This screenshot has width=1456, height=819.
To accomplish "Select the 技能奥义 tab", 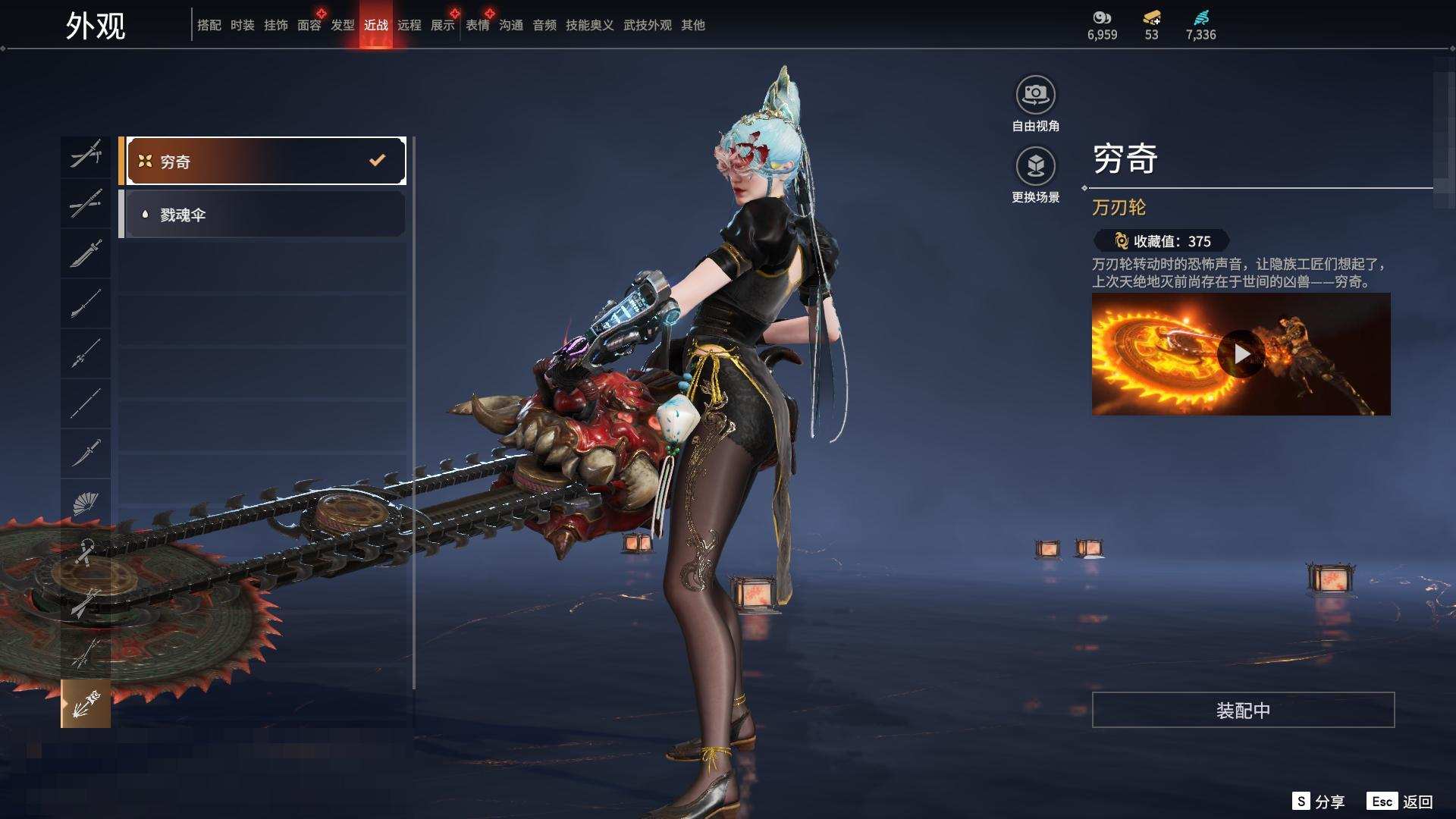I will [589, 25].
